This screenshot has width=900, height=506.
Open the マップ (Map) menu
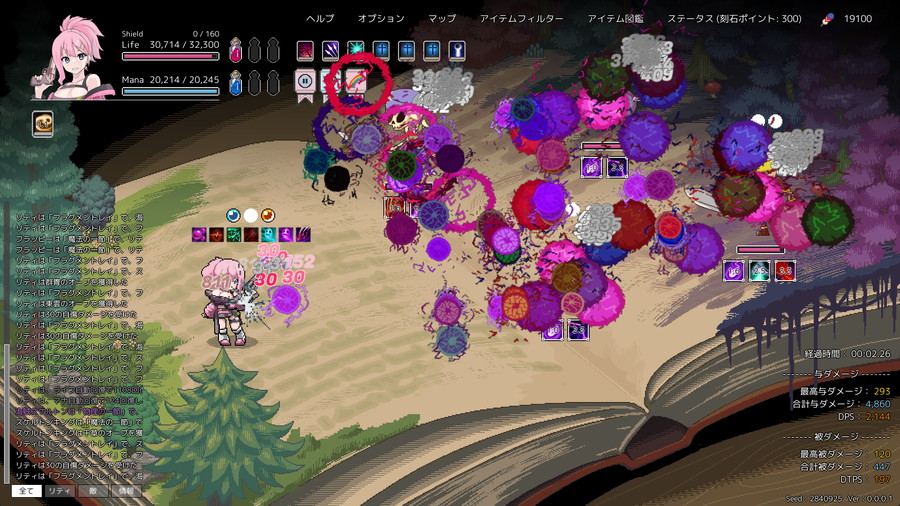click(442, 19)
